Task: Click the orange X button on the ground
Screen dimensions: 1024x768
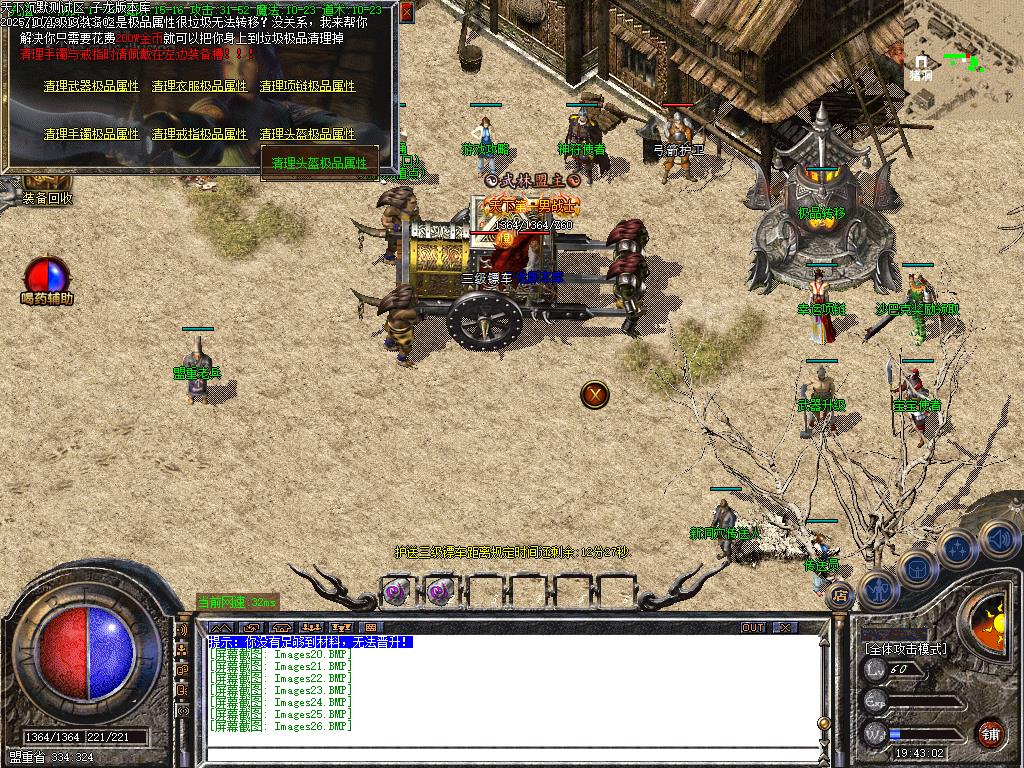Action: (x=595, y=394)
